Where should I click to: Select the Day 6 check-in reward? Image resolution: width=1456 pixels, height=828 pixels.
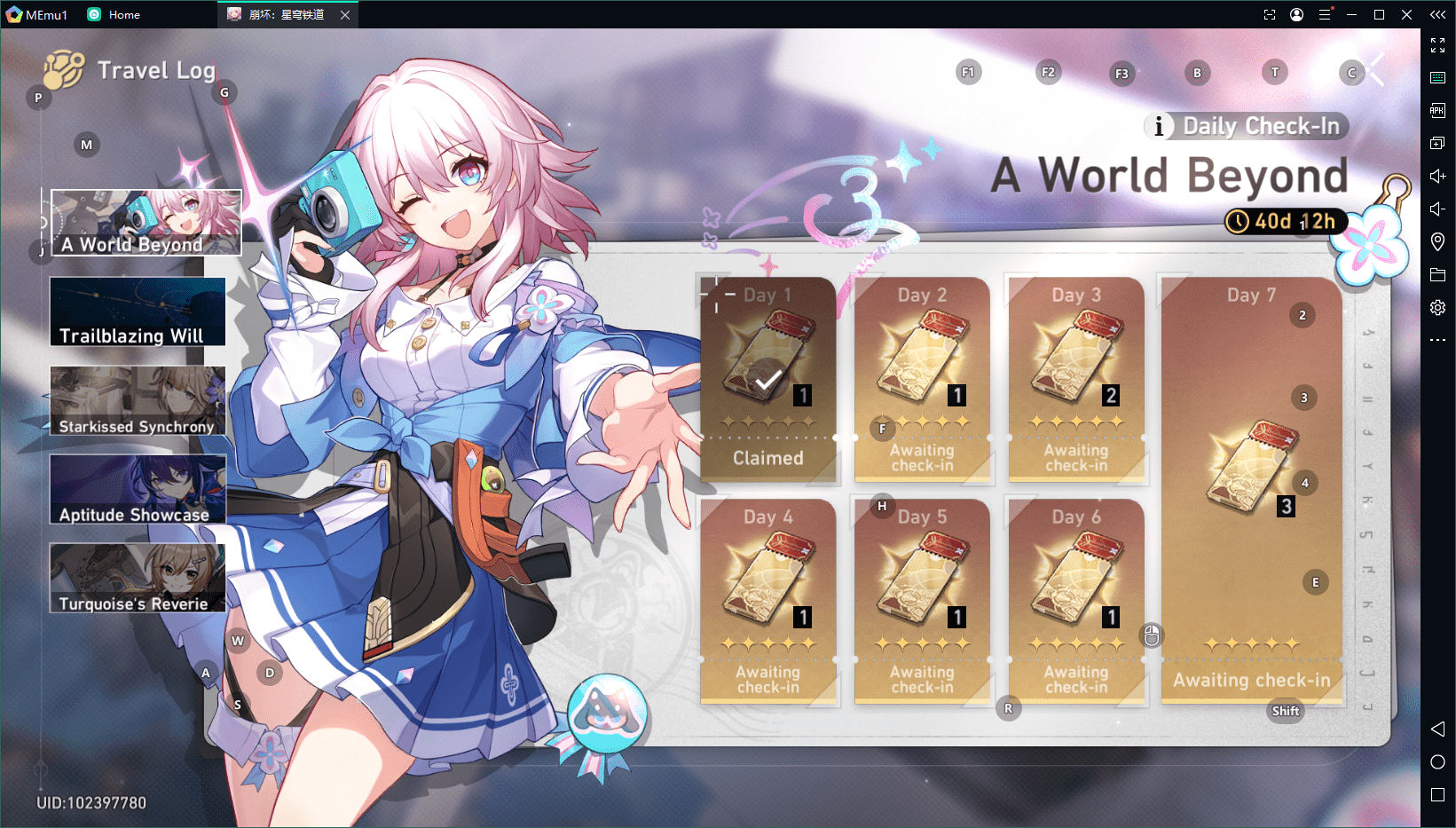(x=1076, y=602)
